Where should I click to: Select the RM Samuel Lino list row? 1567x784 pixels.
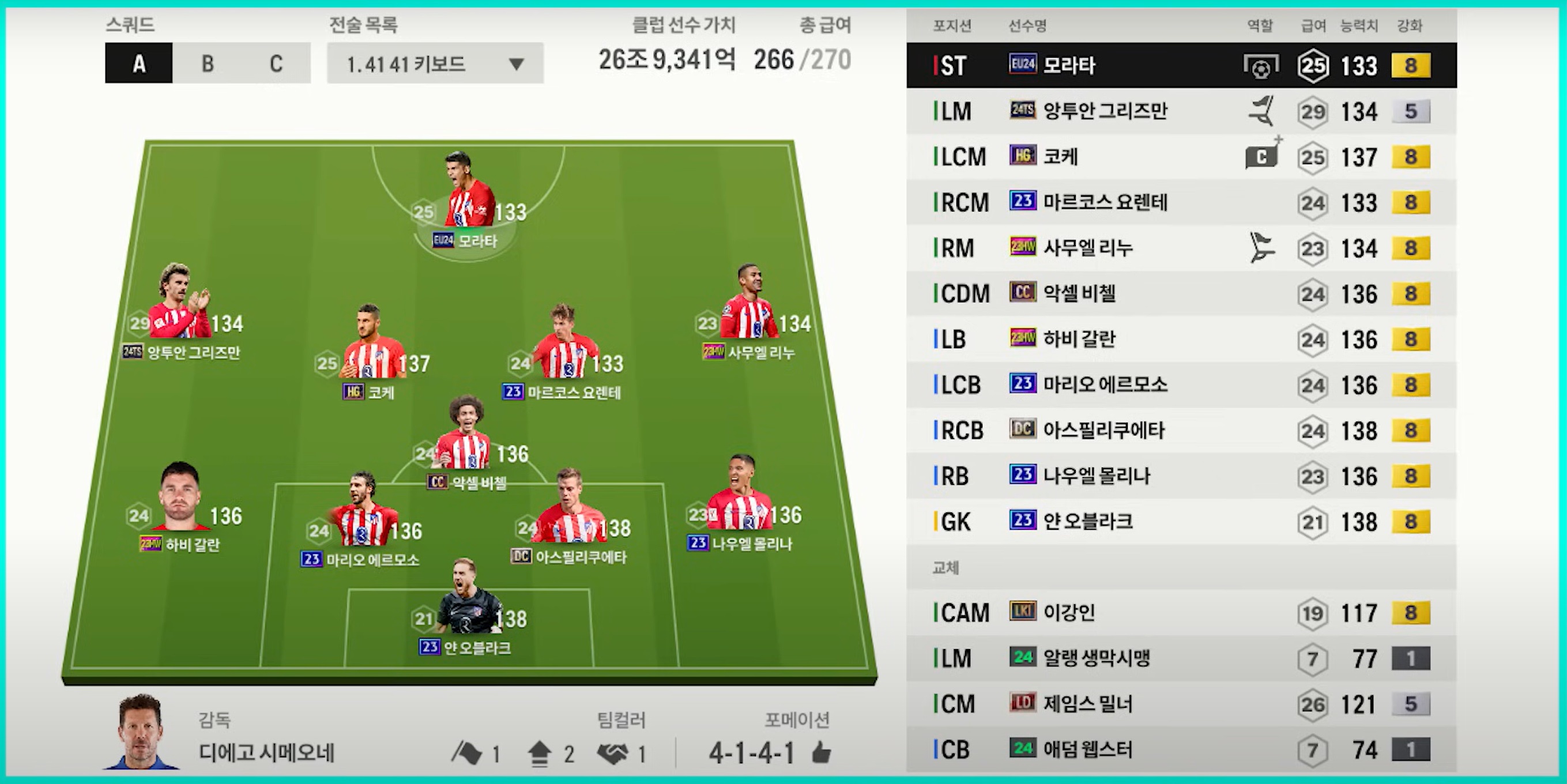tap(1181, 248)
